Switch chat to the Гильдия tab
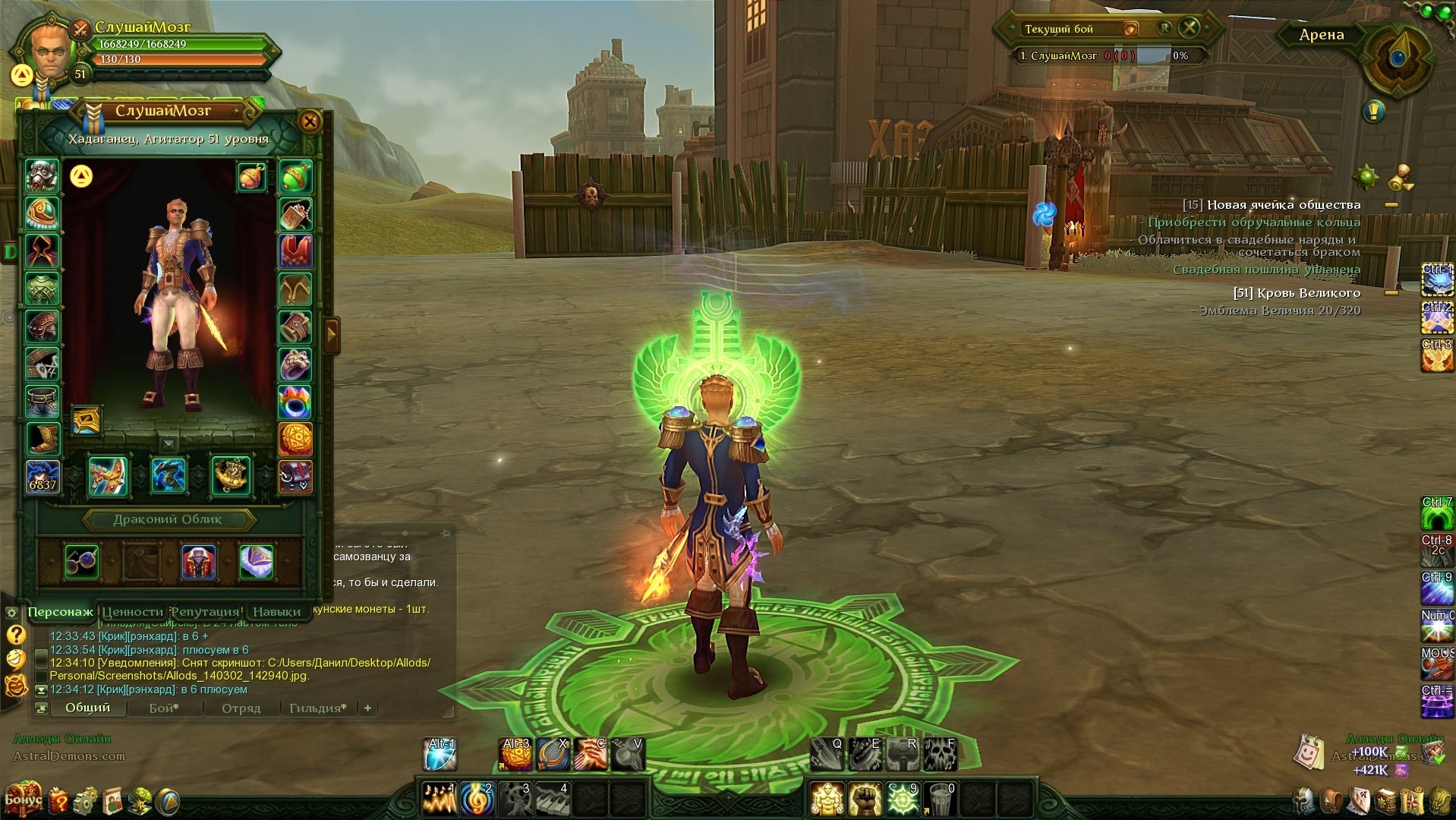 tap(317, 708)
